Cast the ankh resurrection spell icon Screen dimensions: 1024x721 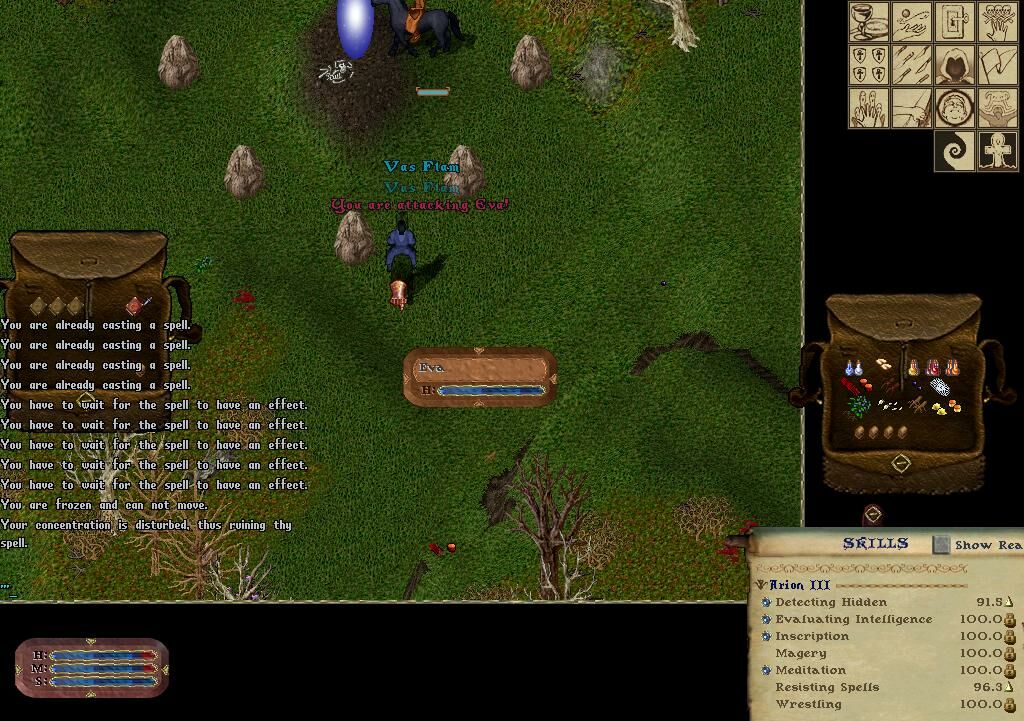[998, 151]
